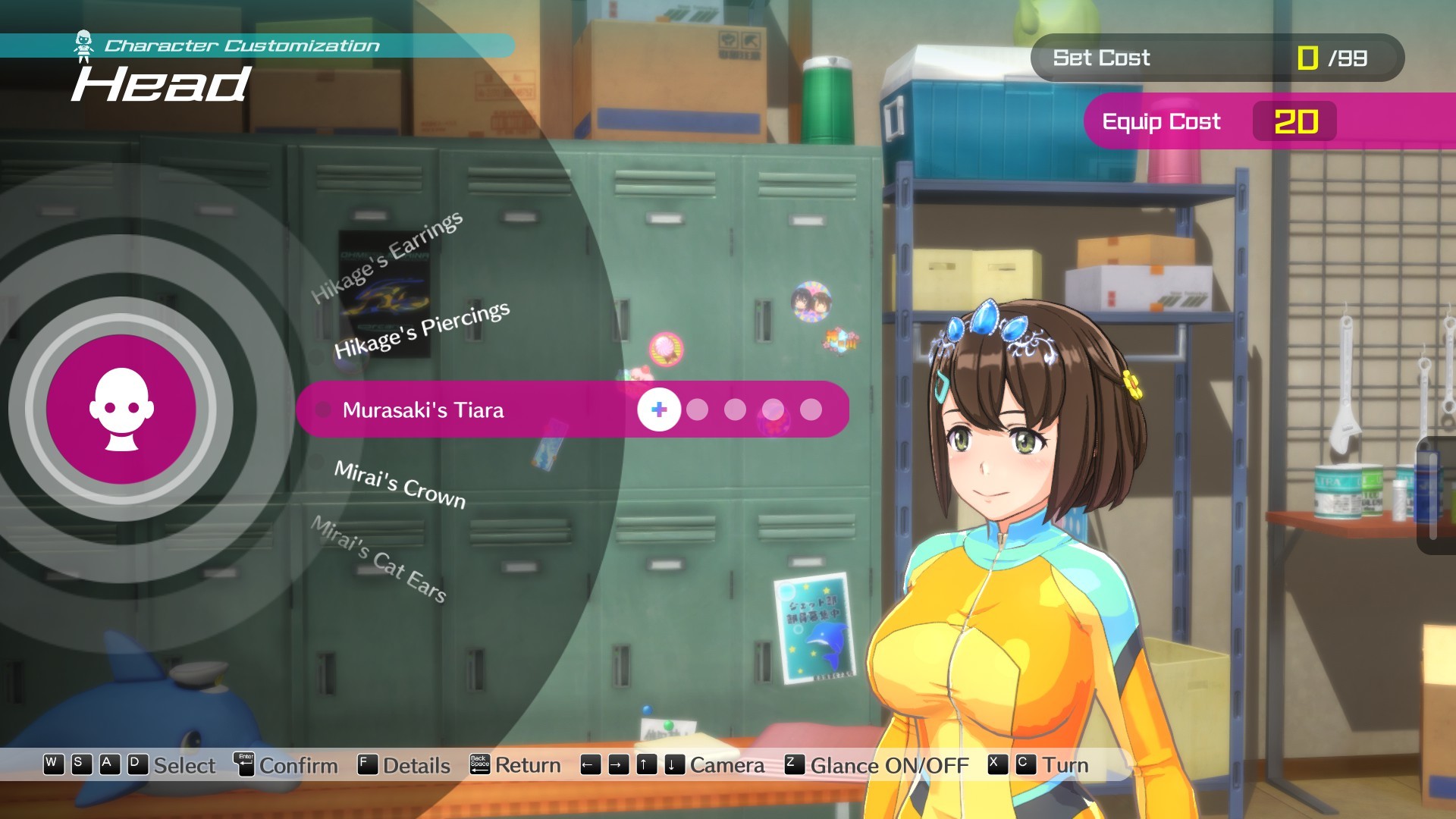Click the Confirm label in the bottom bar
Screen dimensions: 1456x819
click(x=297, y=766)
